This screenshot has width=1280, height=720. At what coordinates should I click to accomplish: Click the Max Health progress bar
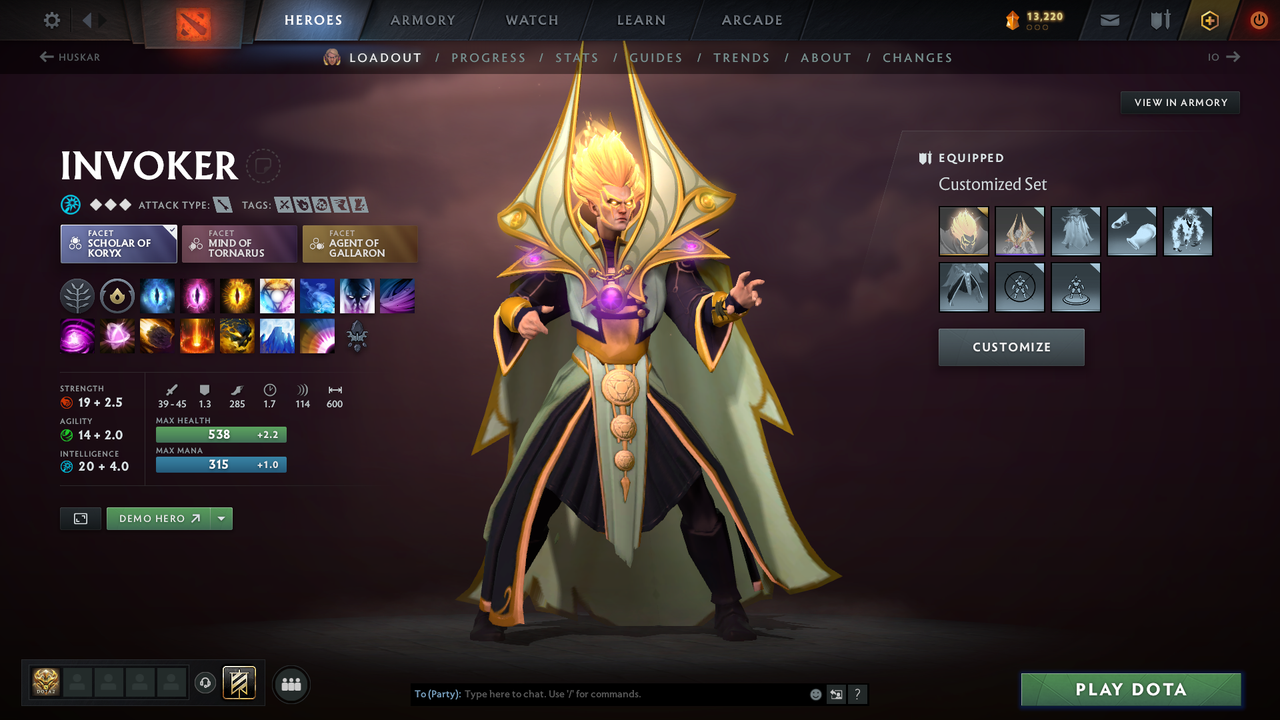[221, 434]
